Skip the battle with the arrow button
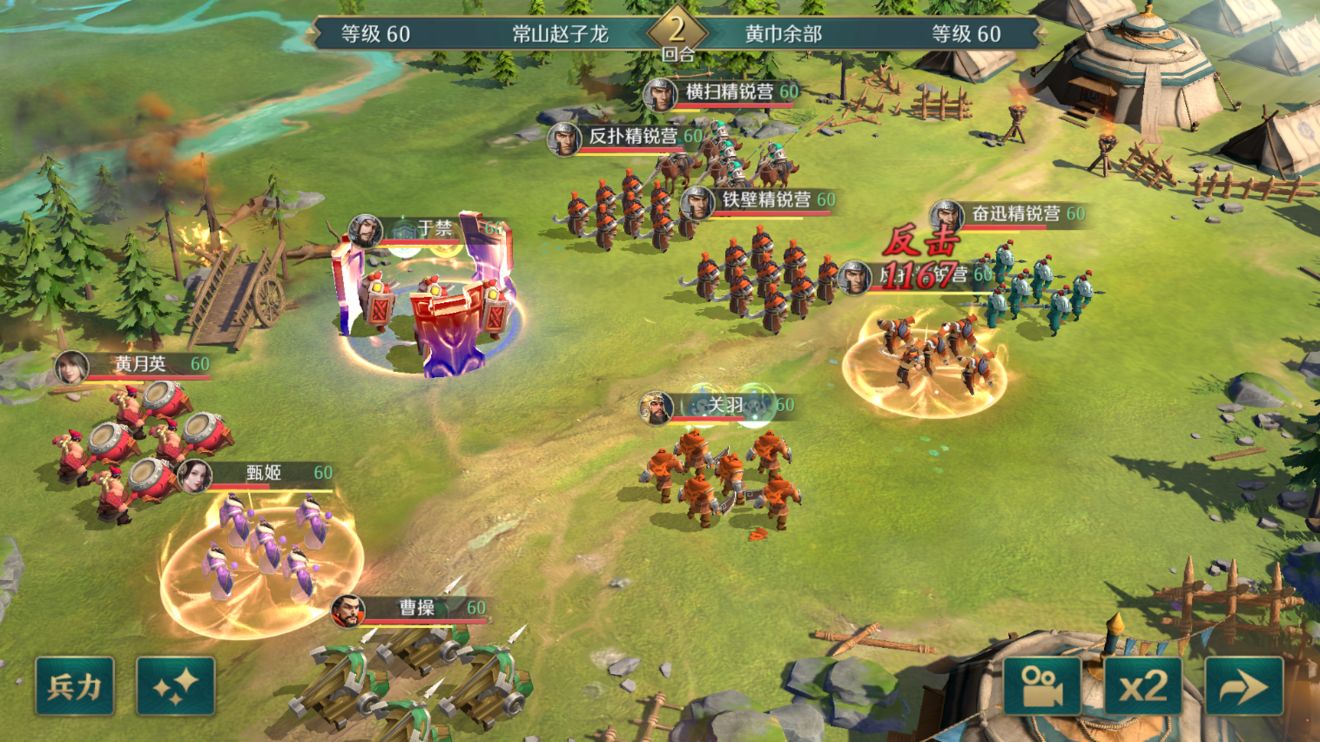Image resolution: width=1320 pixels, height=742 pixels. pos(1244,686)
